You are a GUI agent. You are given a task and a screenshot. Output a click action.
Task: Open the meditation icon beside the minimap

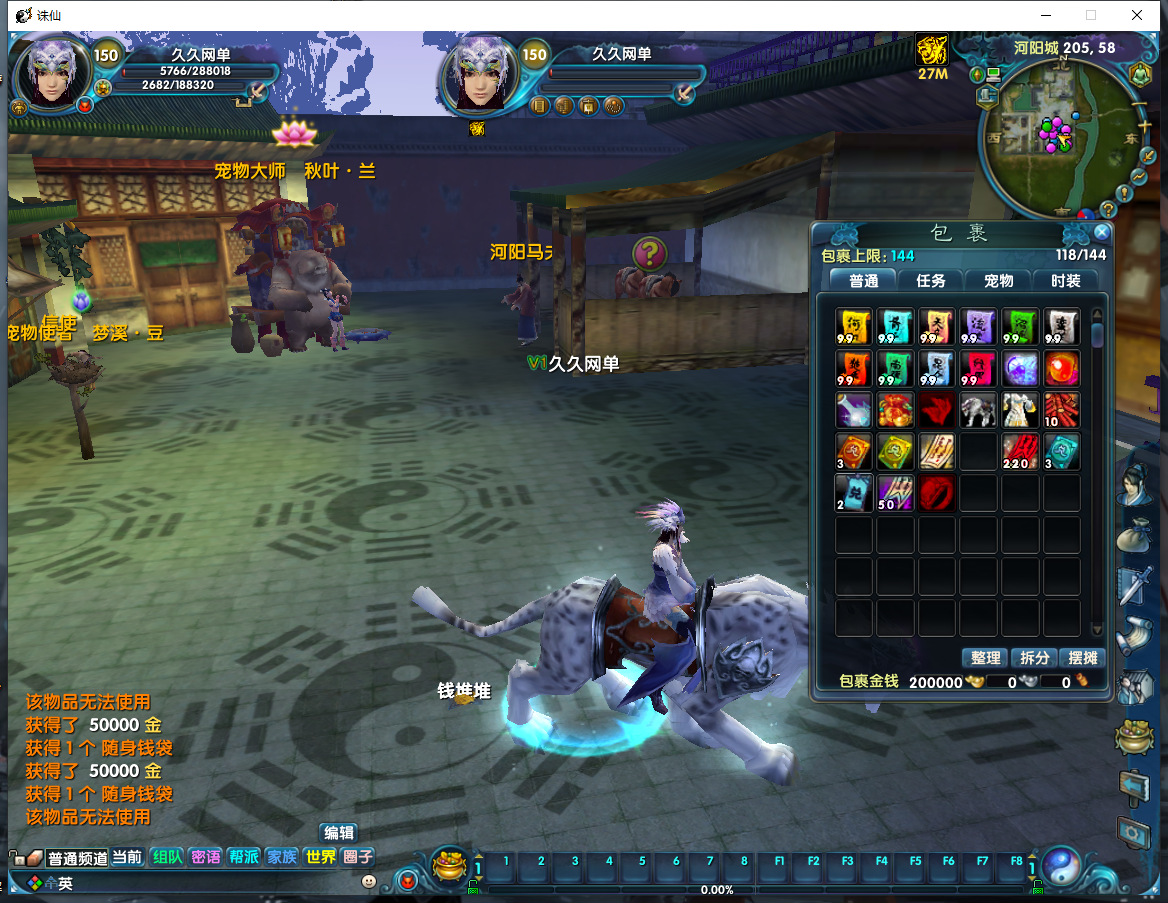click(1140, 74)
